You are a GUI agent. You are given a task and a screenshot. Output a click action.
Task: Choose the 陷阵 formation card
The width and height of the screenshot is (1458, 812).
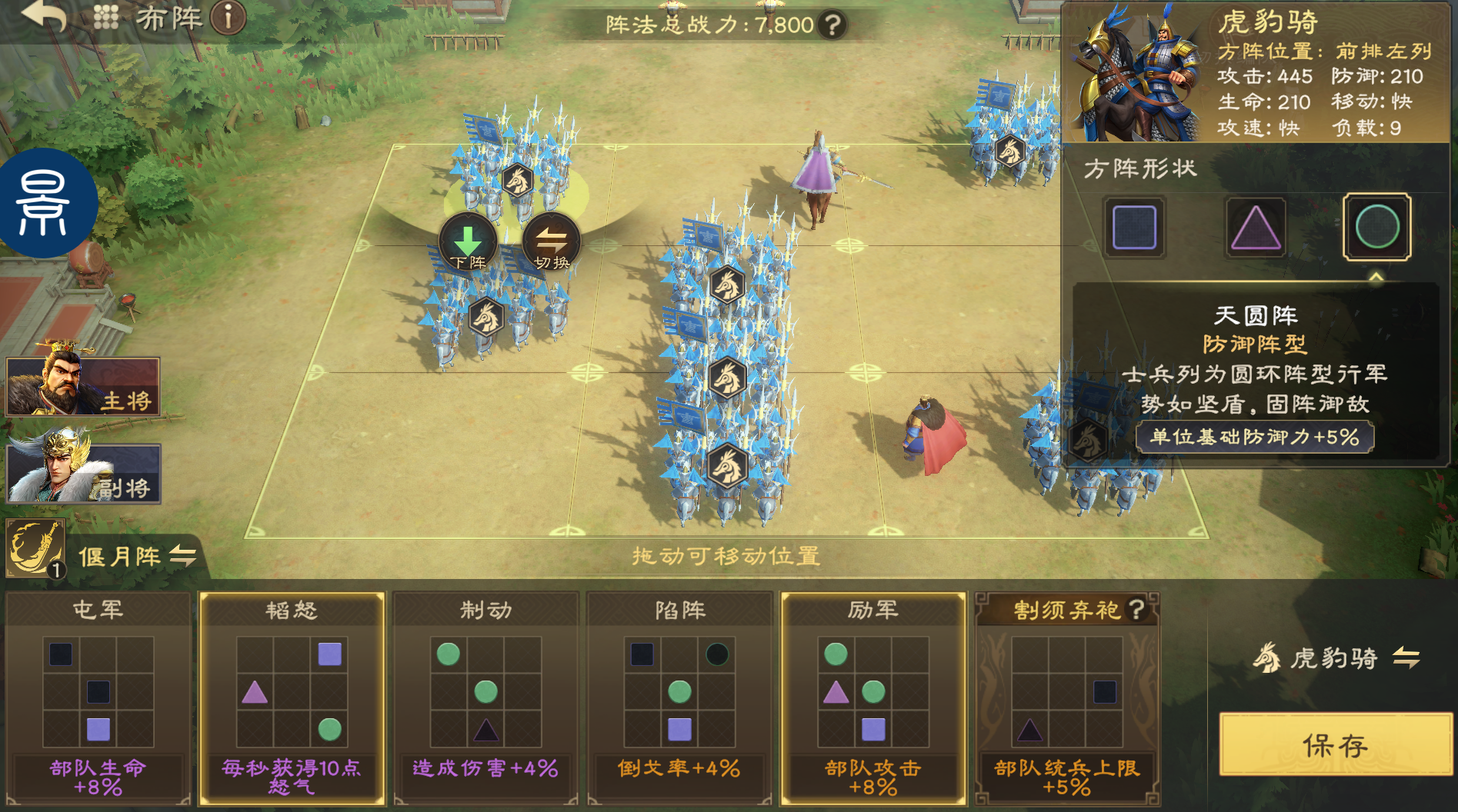(679, 697)
